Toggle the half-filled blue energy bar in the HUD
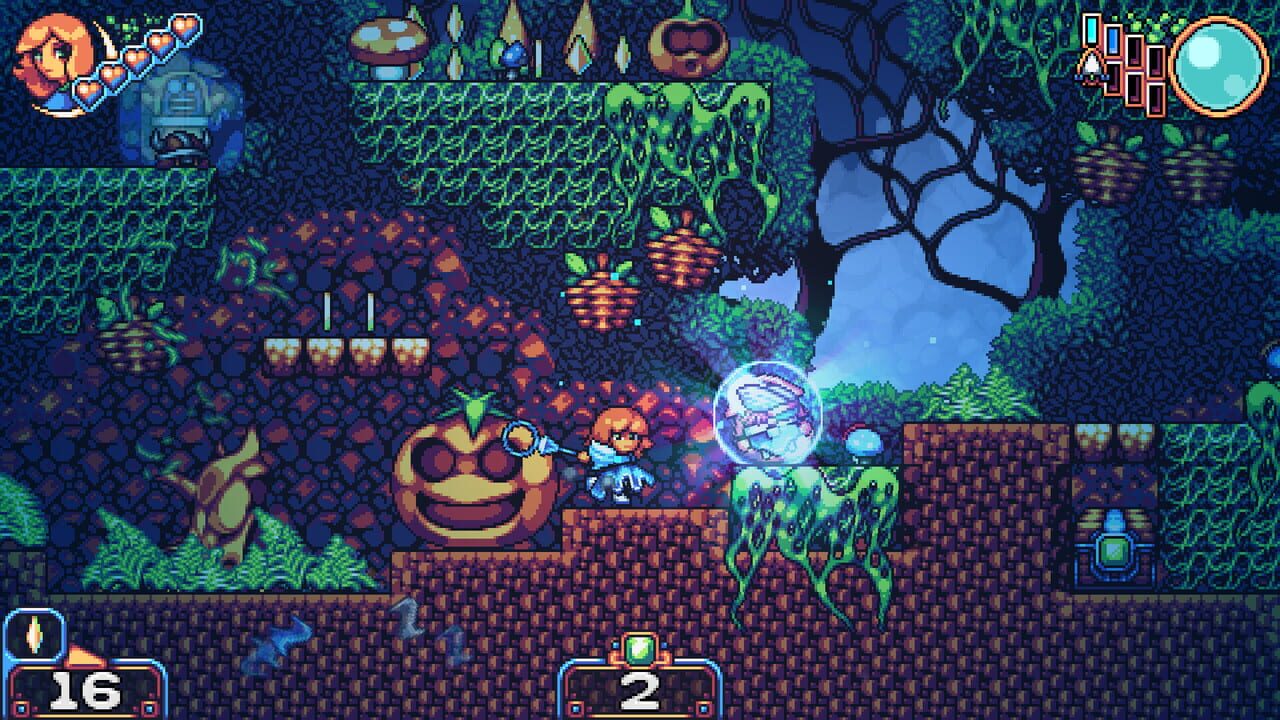This screenshot has width=1280, height=720. point(1113,40)
